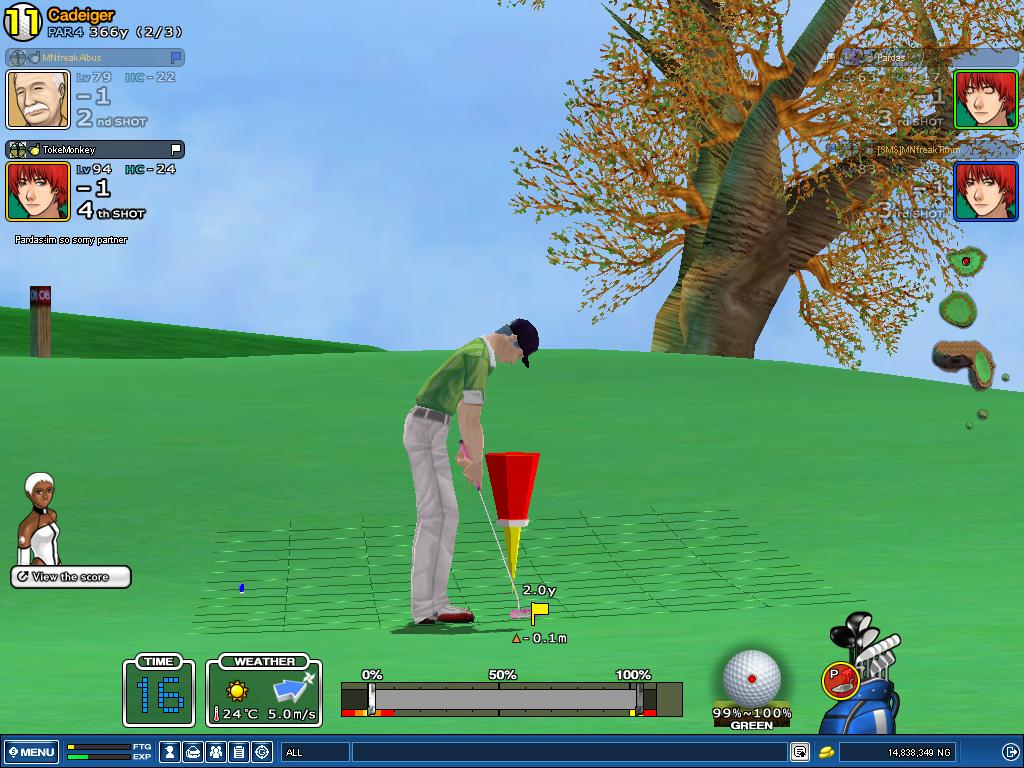Image resolution: width=1024 pixels, height=768 pixels.
Task: Click the gold coins NG icon
Action: 827,752
